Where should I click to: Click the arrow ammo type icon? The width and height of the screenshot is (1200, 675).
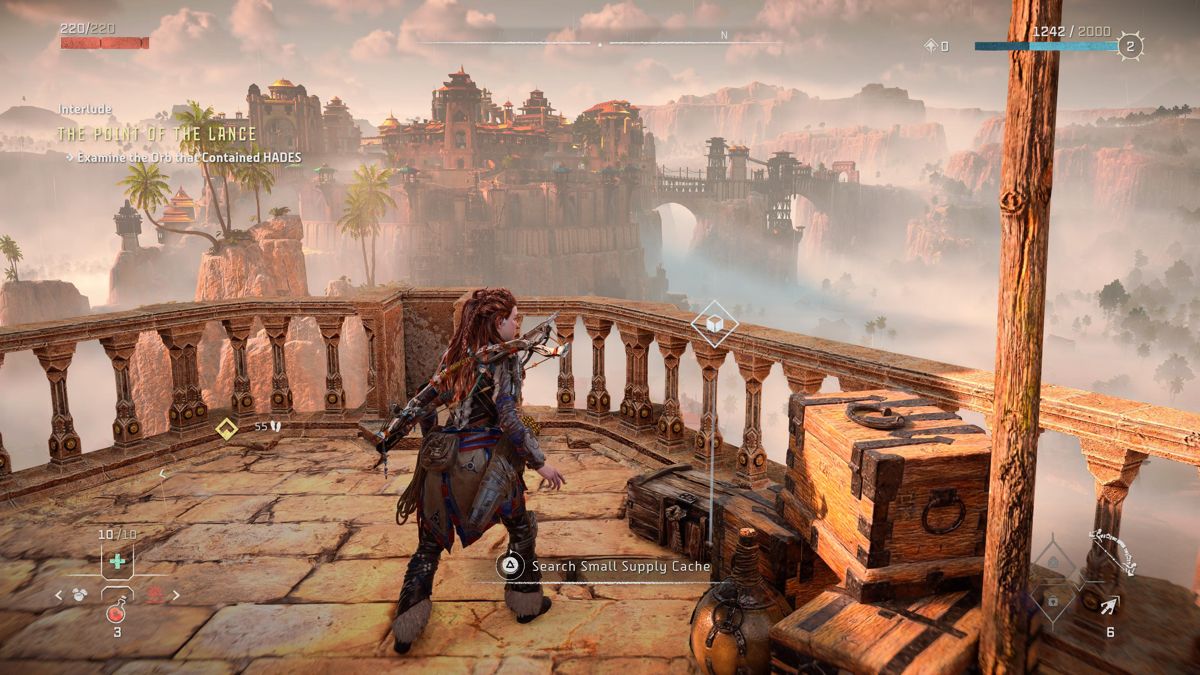tap(1110, 604)
